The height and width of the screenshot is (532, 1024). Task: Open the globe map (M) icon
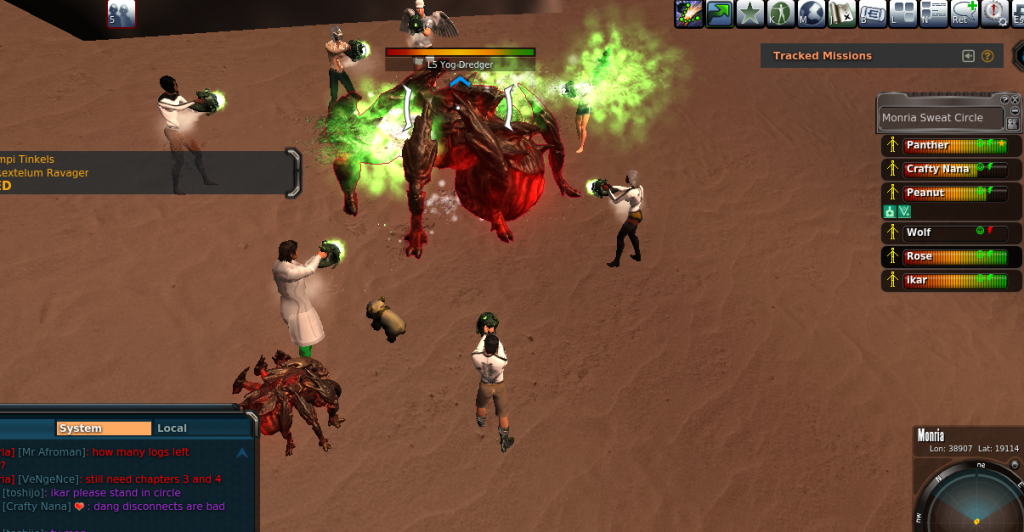[x=811, y=13]
